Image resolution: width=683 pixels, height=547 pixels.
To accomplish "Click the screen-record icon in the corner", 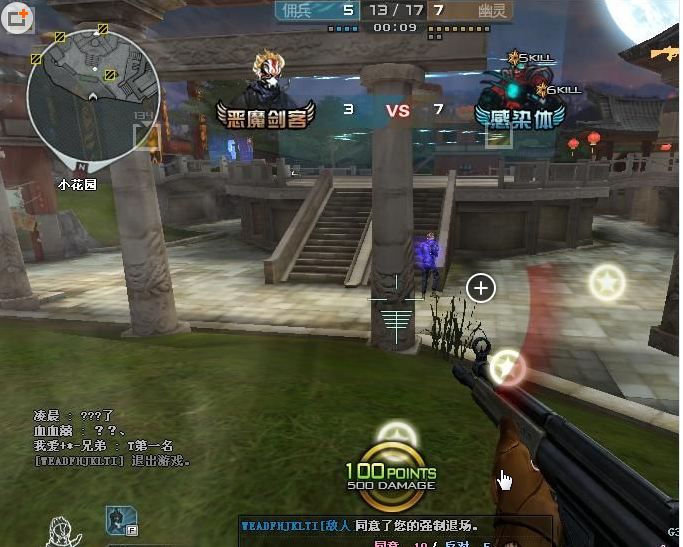I will pyautogui.click(x=15, y=17).
